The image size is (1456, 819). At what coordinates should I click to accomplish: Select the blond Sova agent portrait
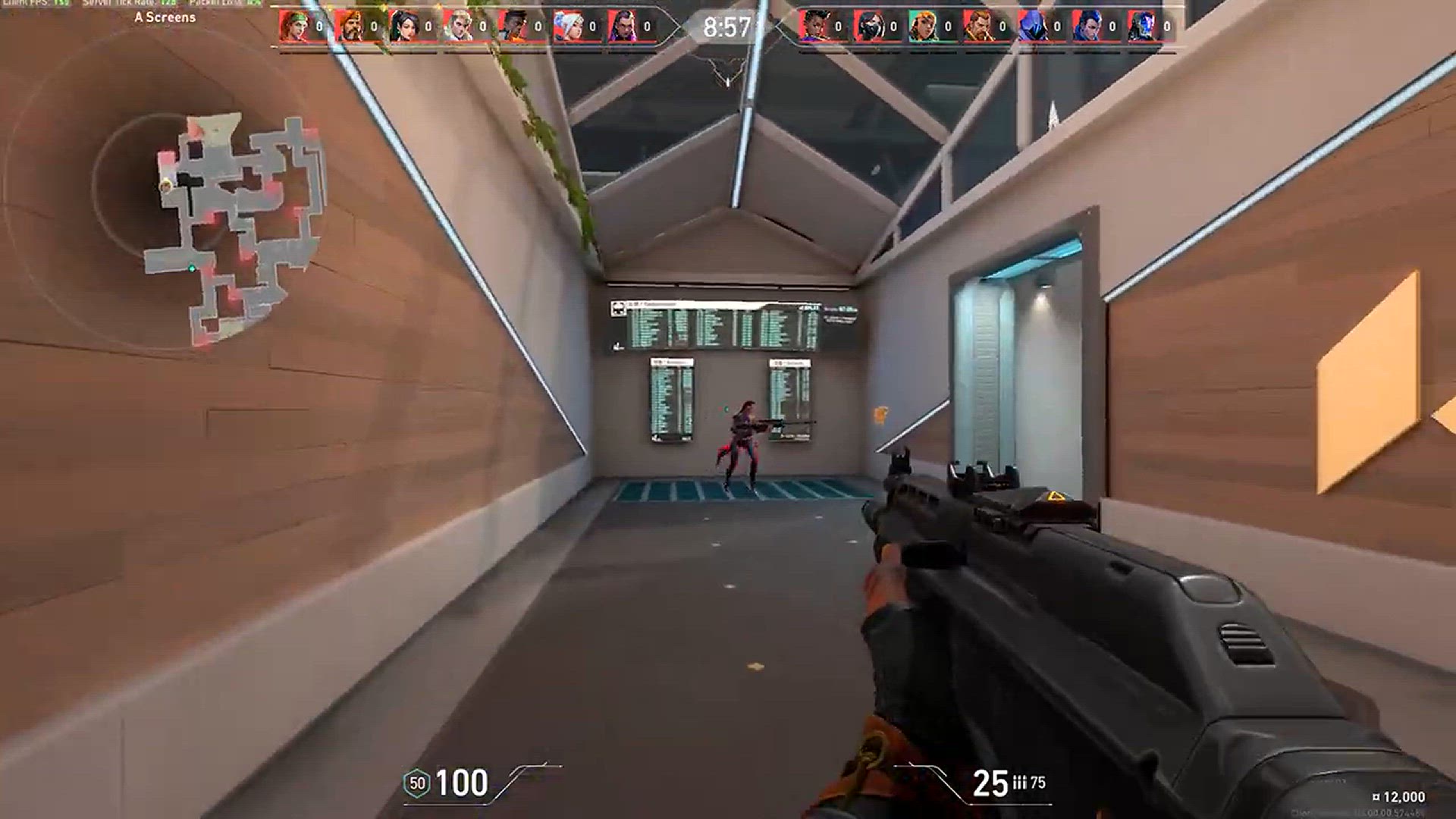(457, 27)
